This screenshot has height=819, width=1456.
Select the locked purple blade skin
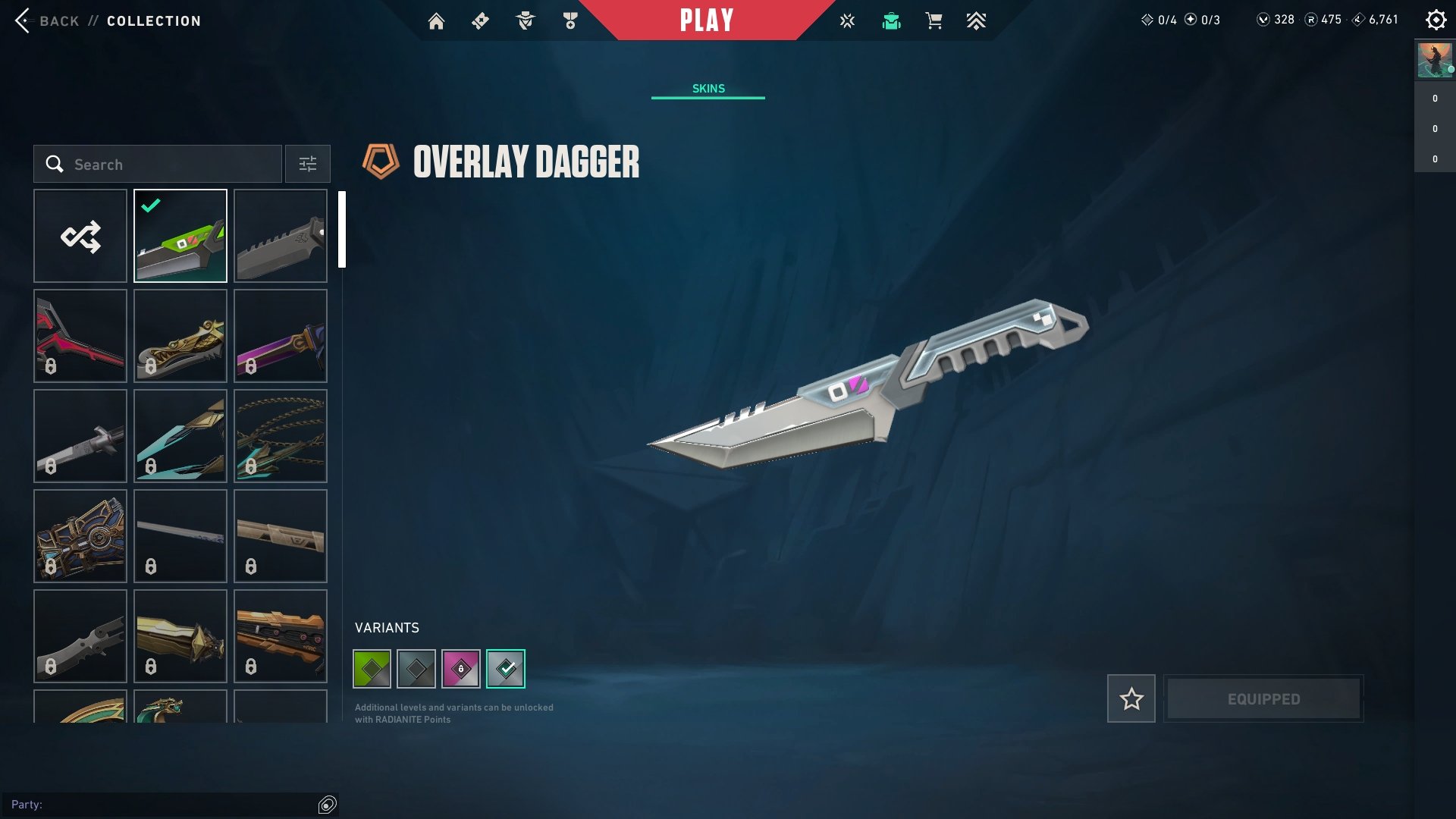[x=281, y=336]
